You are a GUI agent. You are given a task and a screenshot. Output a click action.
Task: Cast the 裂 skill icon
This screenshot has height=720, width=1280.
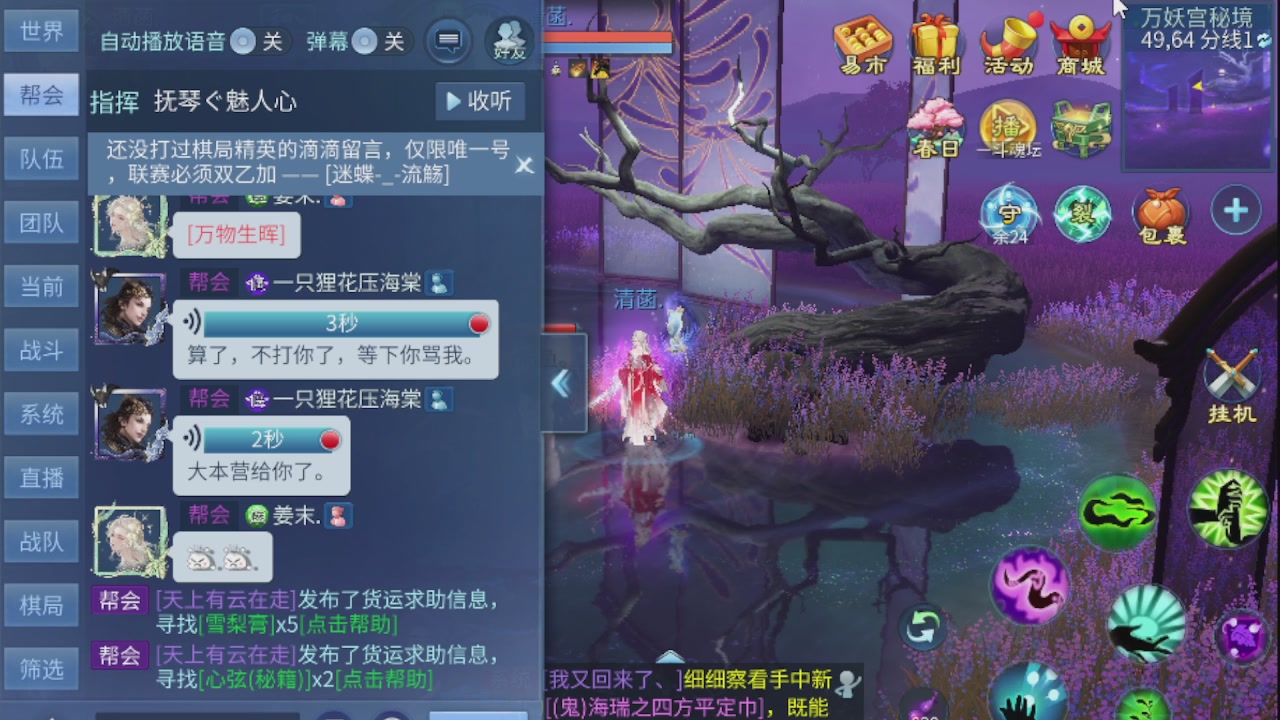(x=1084, y=212)
